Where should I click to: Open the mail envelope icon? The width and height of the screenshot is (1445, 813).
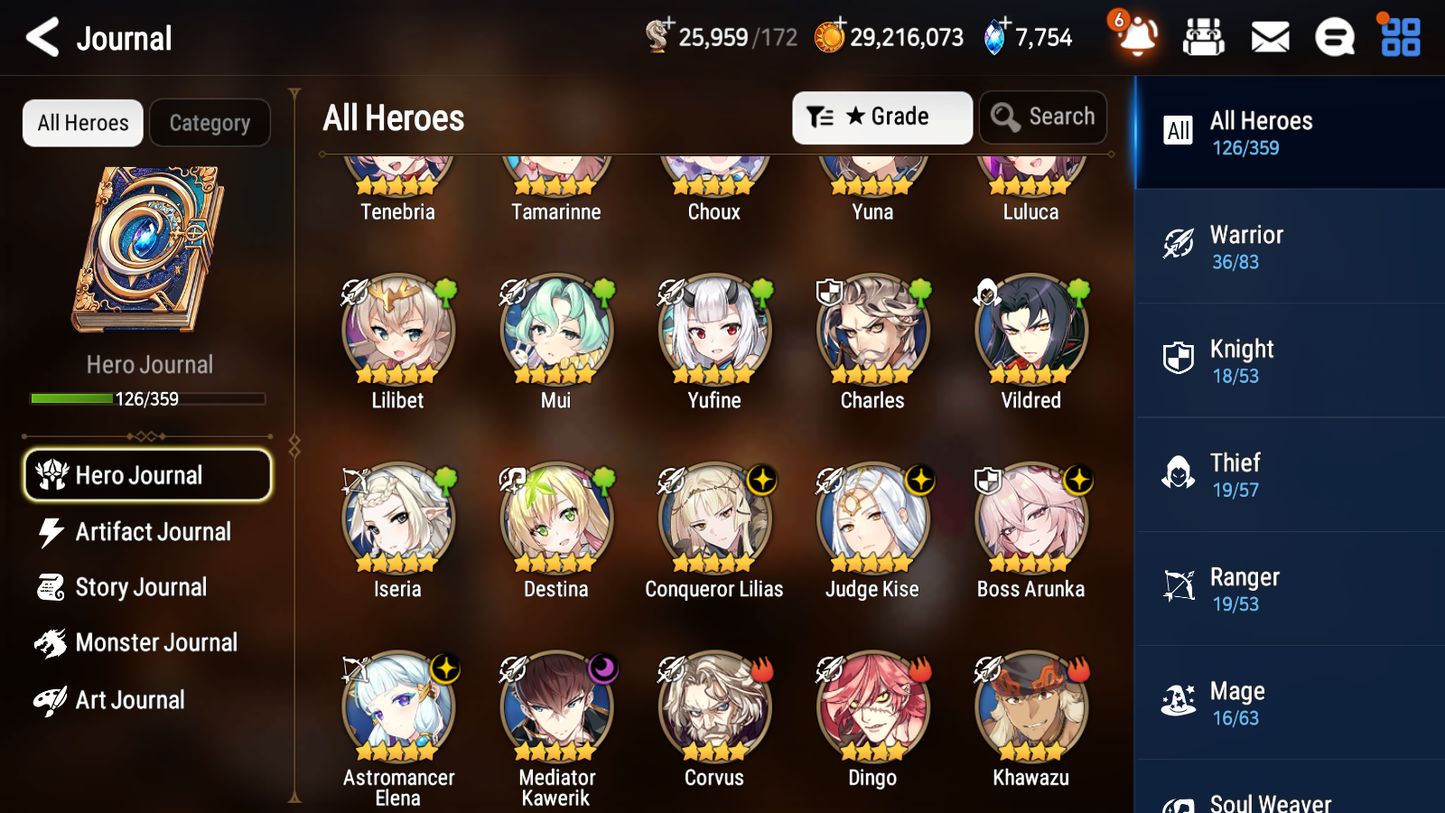[x=1269, y=36]
